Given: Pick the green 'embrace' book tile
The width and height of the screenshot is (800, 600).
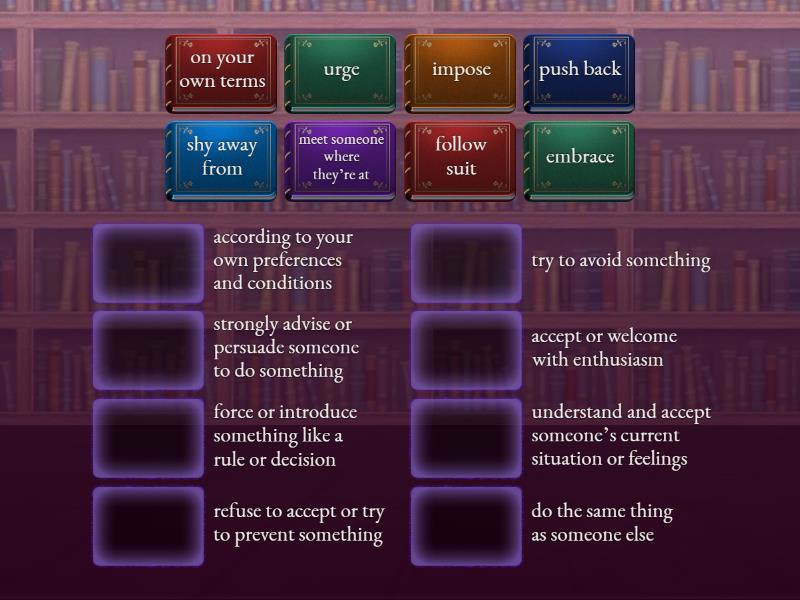Looking at the screenshot, I should [579, 158].
